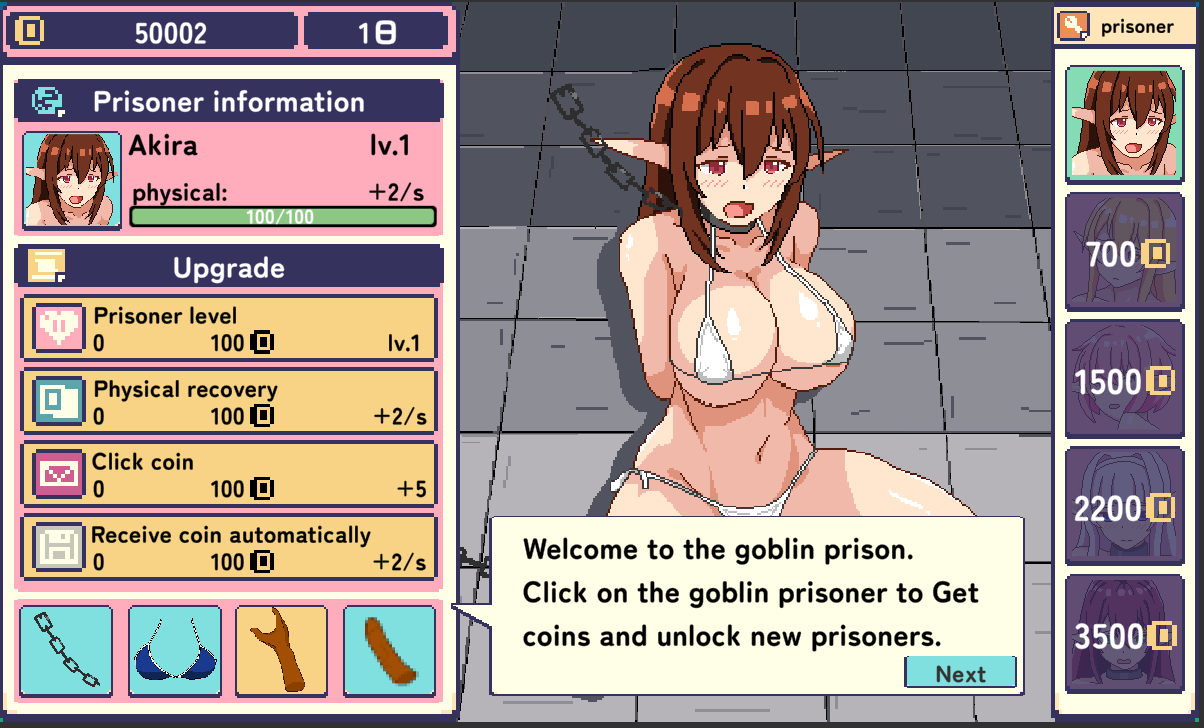
Task: Purchase the Physical recovery upgrade
Action: (x=229, y=402)
